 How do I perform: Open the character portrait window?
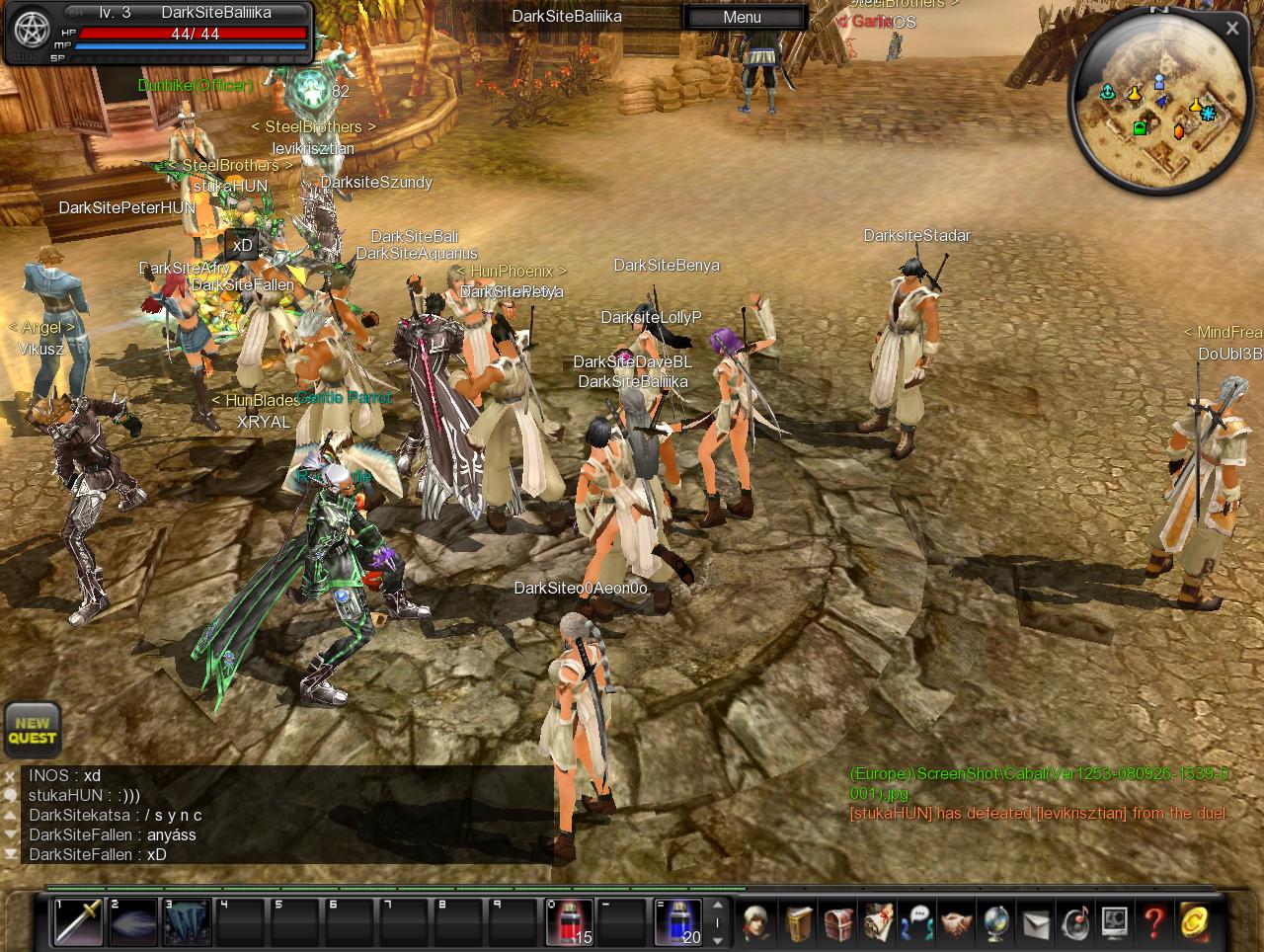[x=757, y=923]
